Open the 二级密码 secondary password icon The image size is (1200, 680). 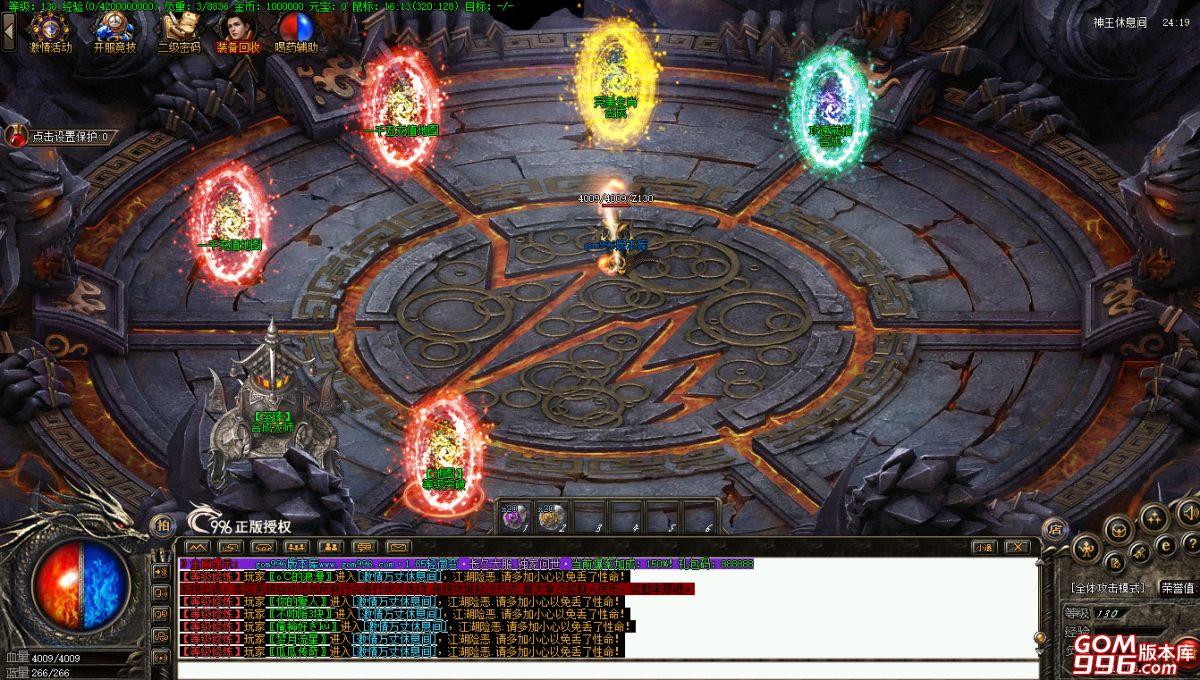point(179,31)
